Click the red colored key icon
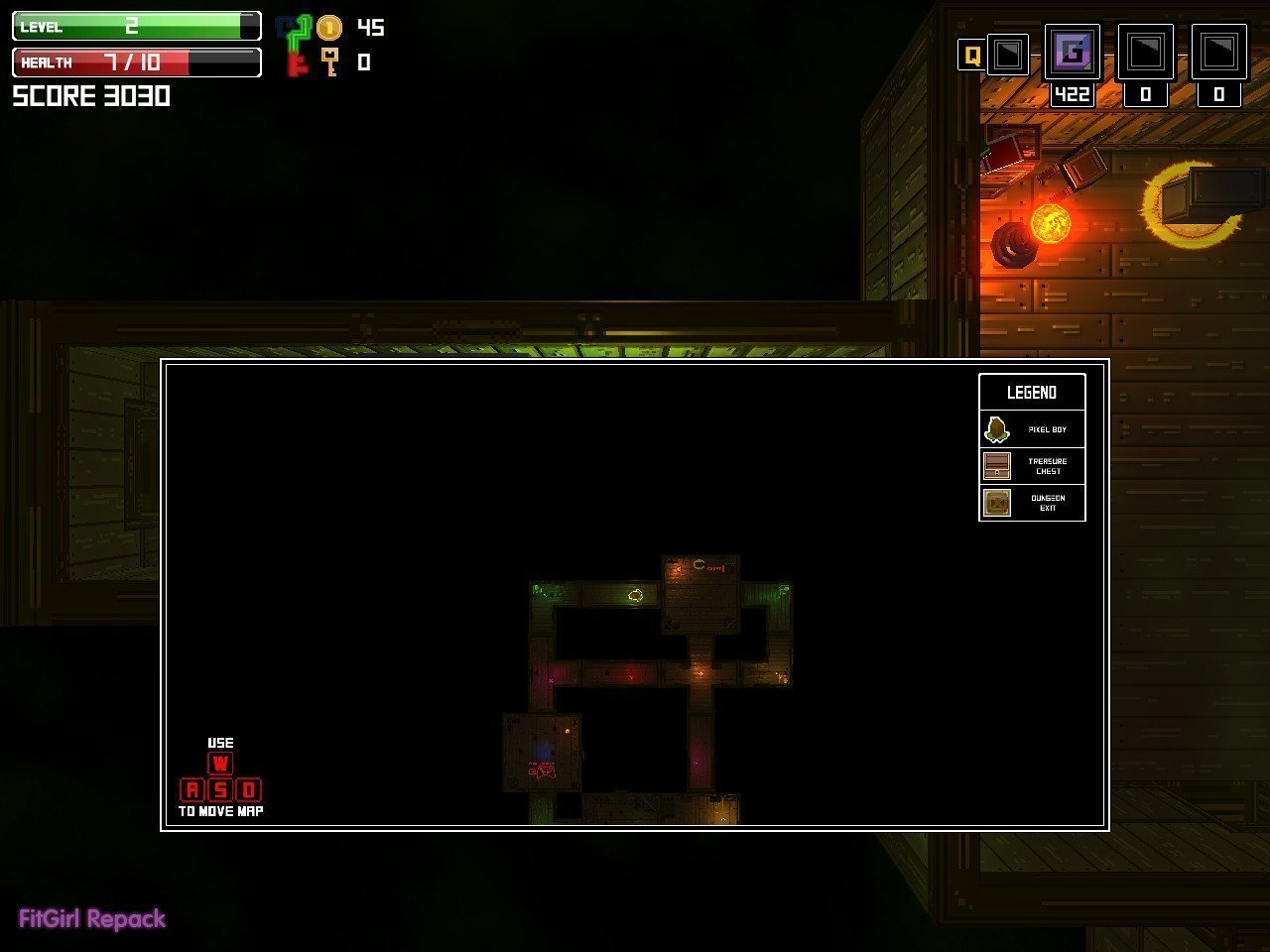This screenshot has height=952, width=1270. tap(296, 65)
